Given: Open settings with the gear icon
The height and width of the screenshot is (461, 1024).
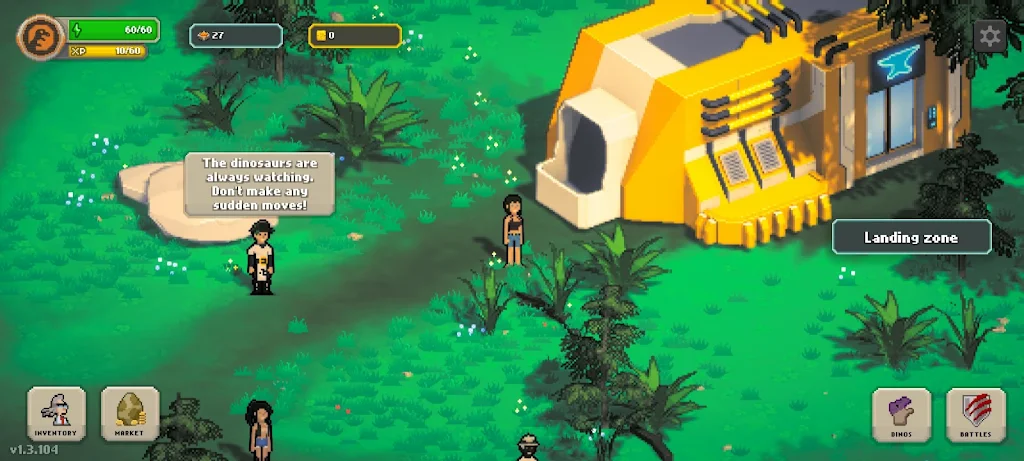Looking at the screenshot, I should [x=990, y=37].
